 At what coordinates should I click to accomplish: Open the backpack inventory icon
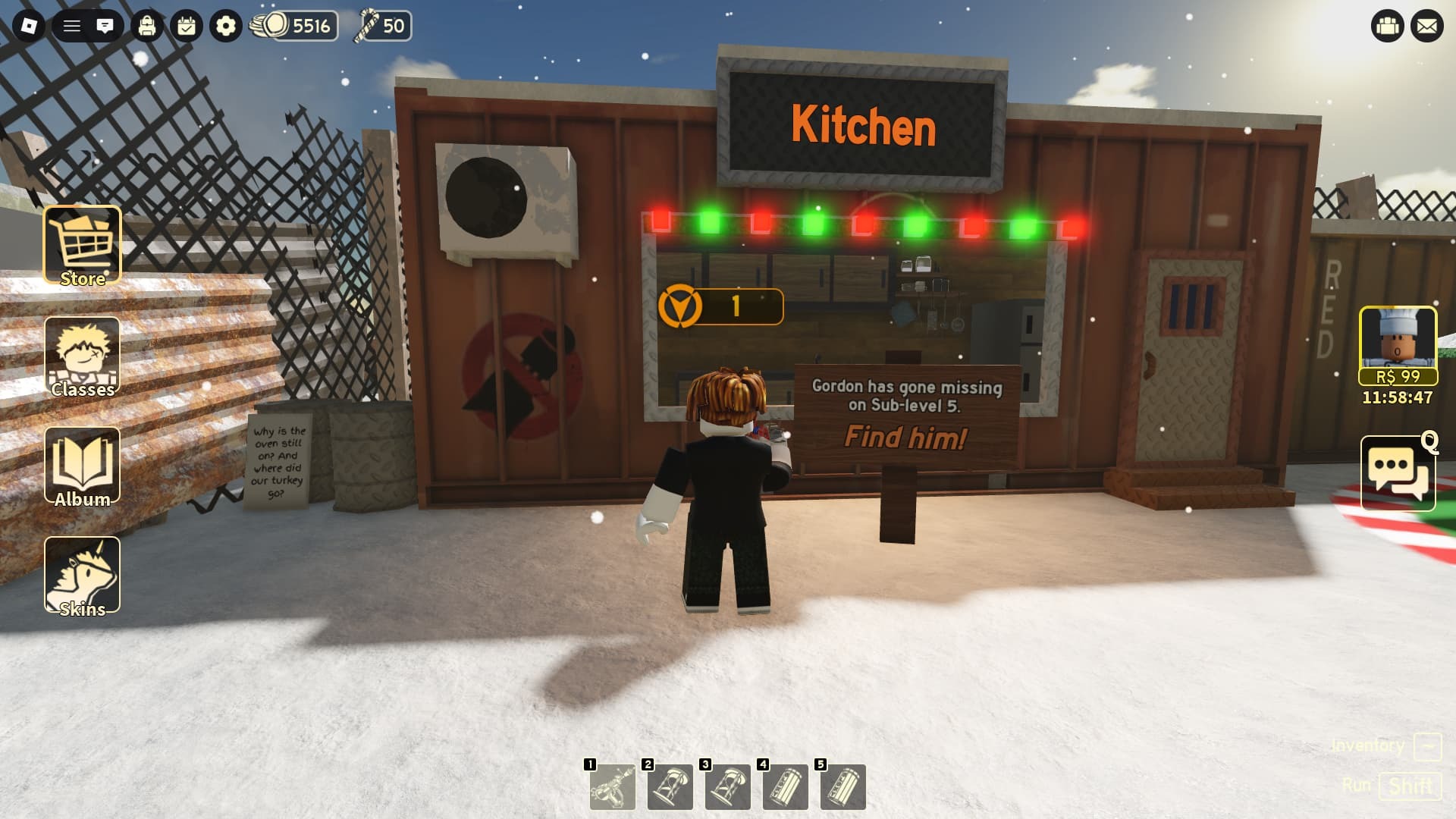tap(146, 25)
